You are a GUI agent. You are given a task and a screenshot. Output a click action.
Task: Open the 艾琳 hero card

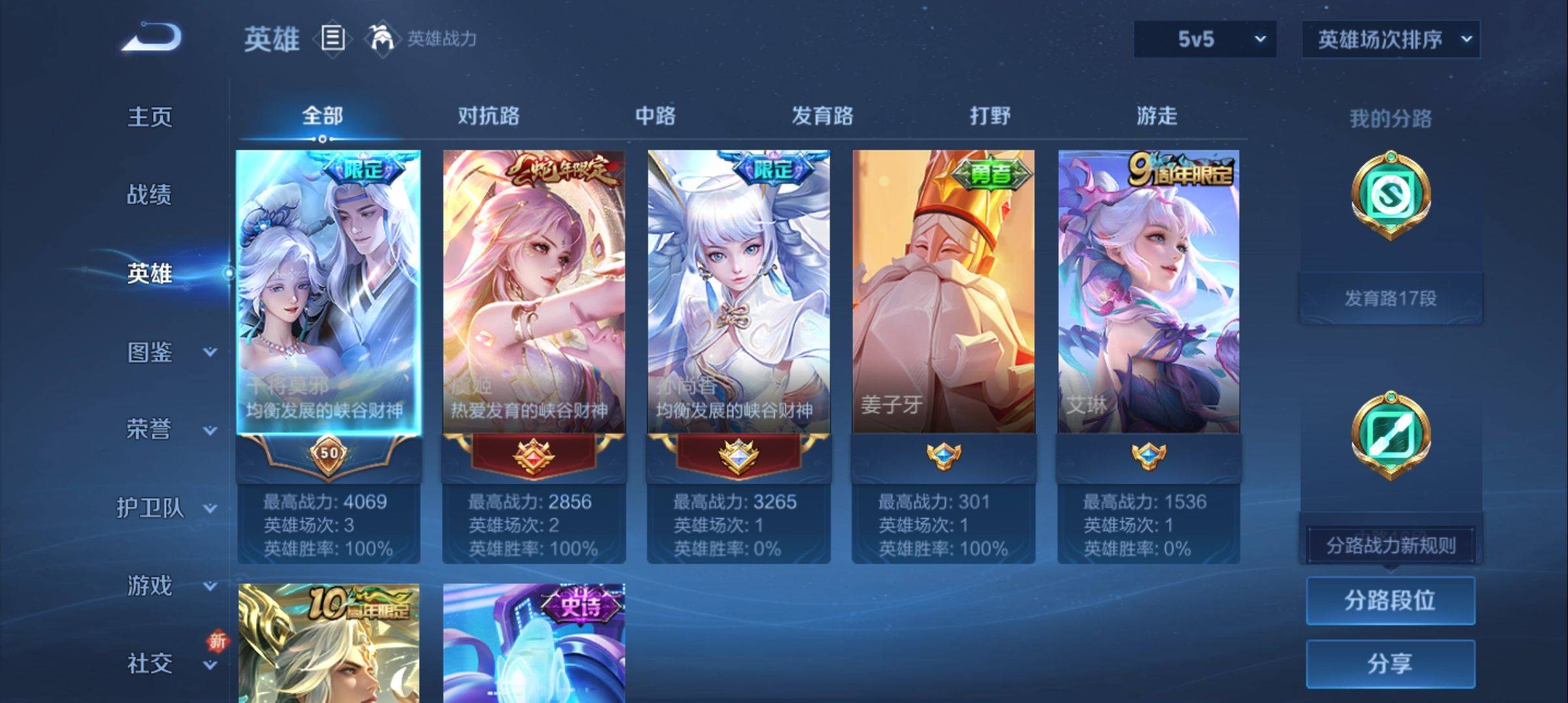click(1148, 293)
